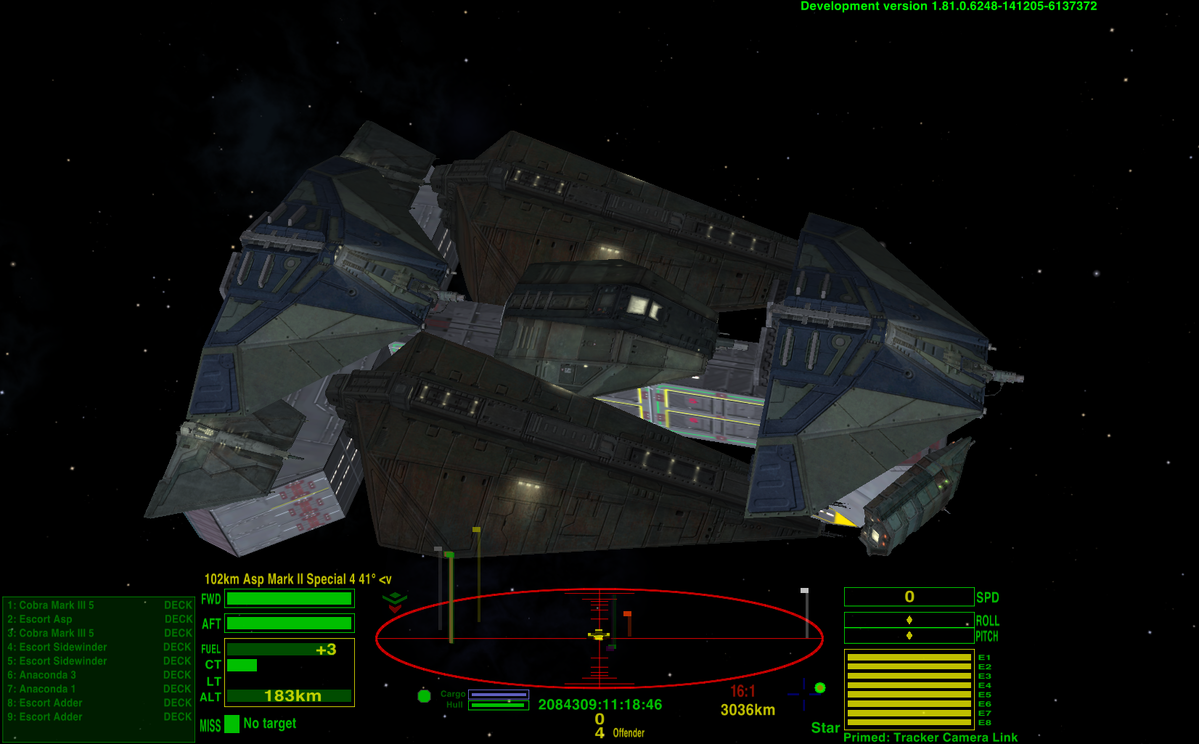The height and width of the screenshot is (744, 1199).
Task: Click the green missile indicator square
Action: [232, 724]
